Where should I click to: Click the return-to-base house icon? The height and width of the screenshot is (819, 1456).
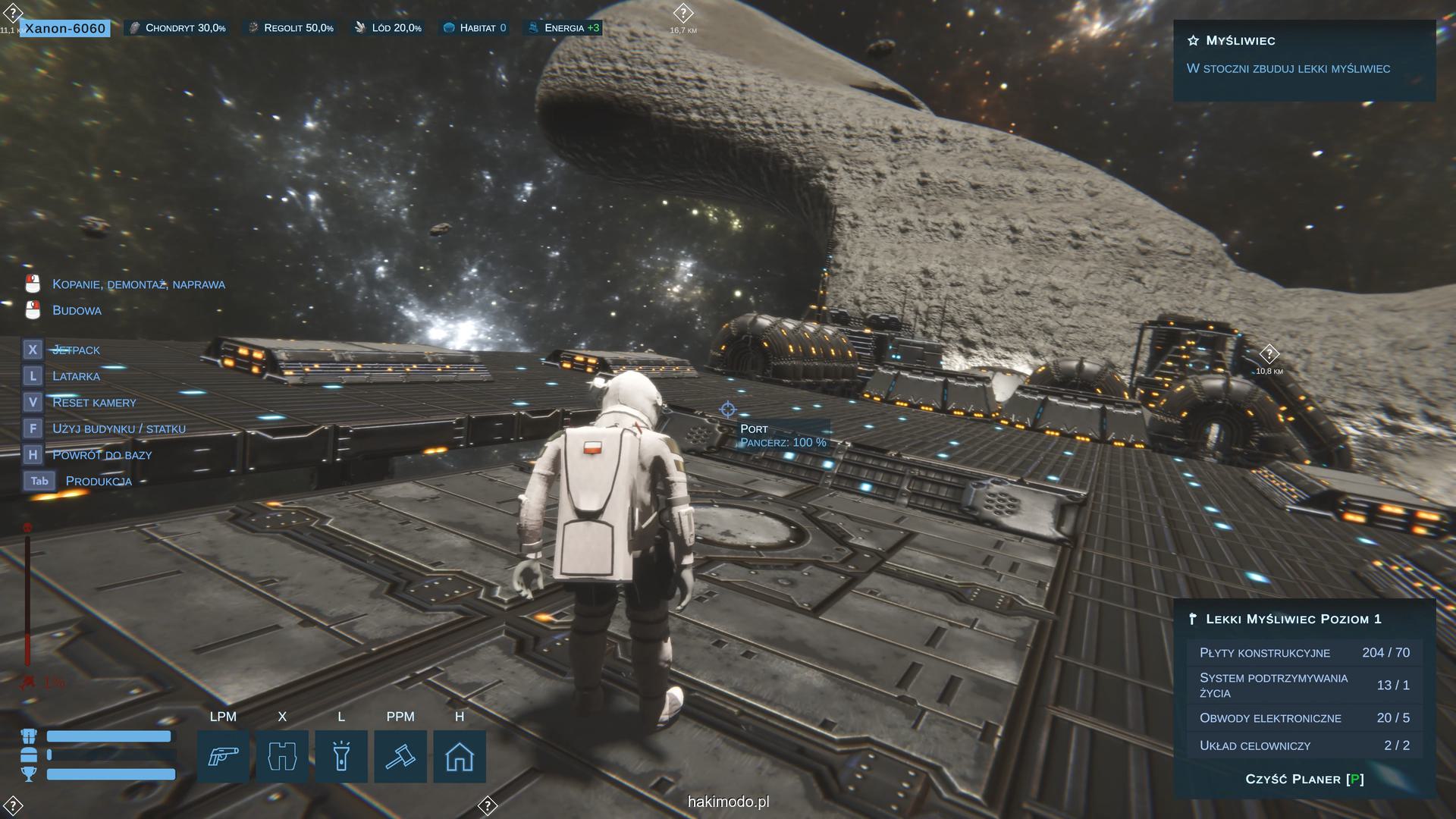tap(460, 756)
